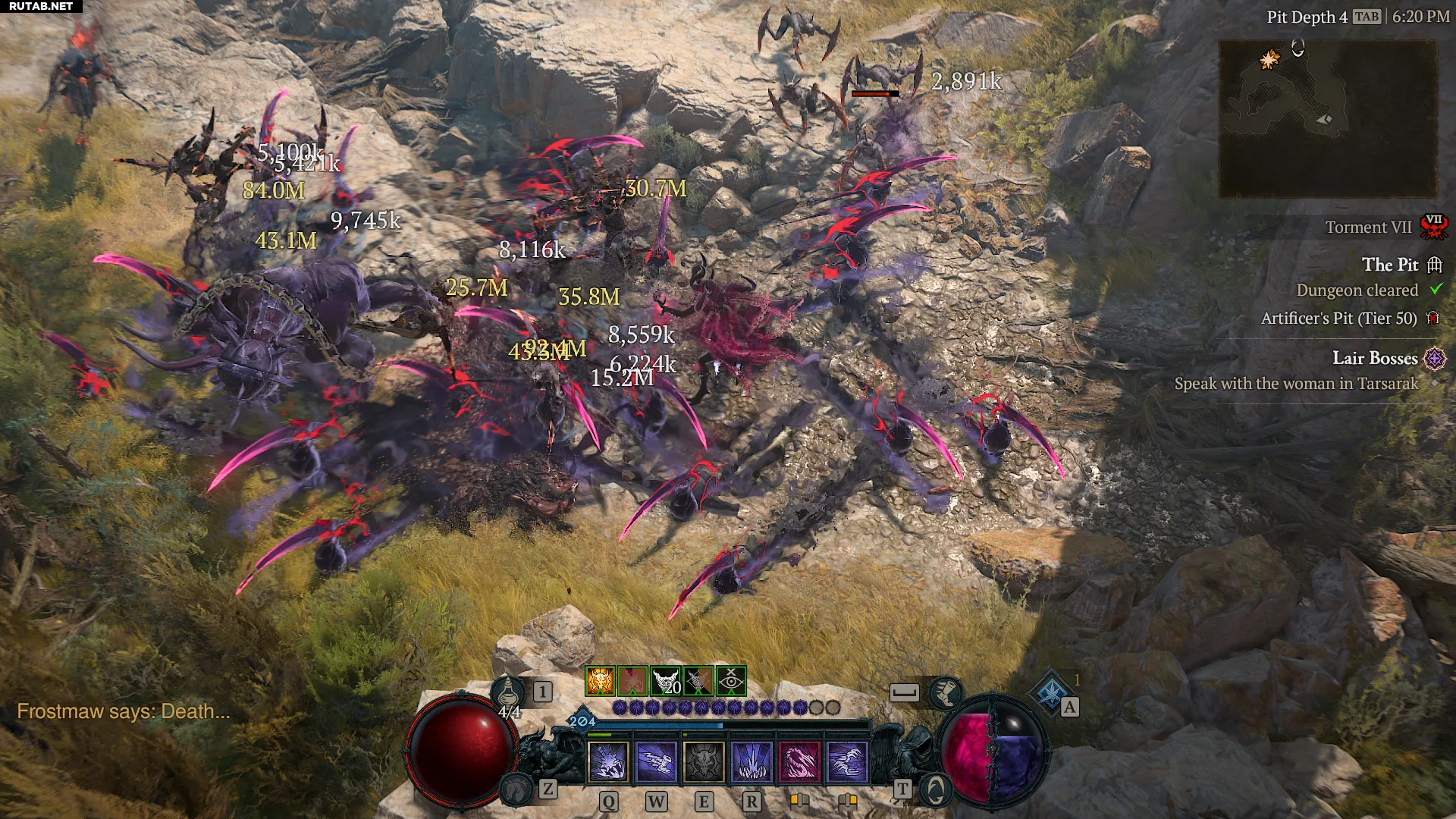Activate the grey horned skull skill
Screen dimensions: 1456x819
point(704,761)
